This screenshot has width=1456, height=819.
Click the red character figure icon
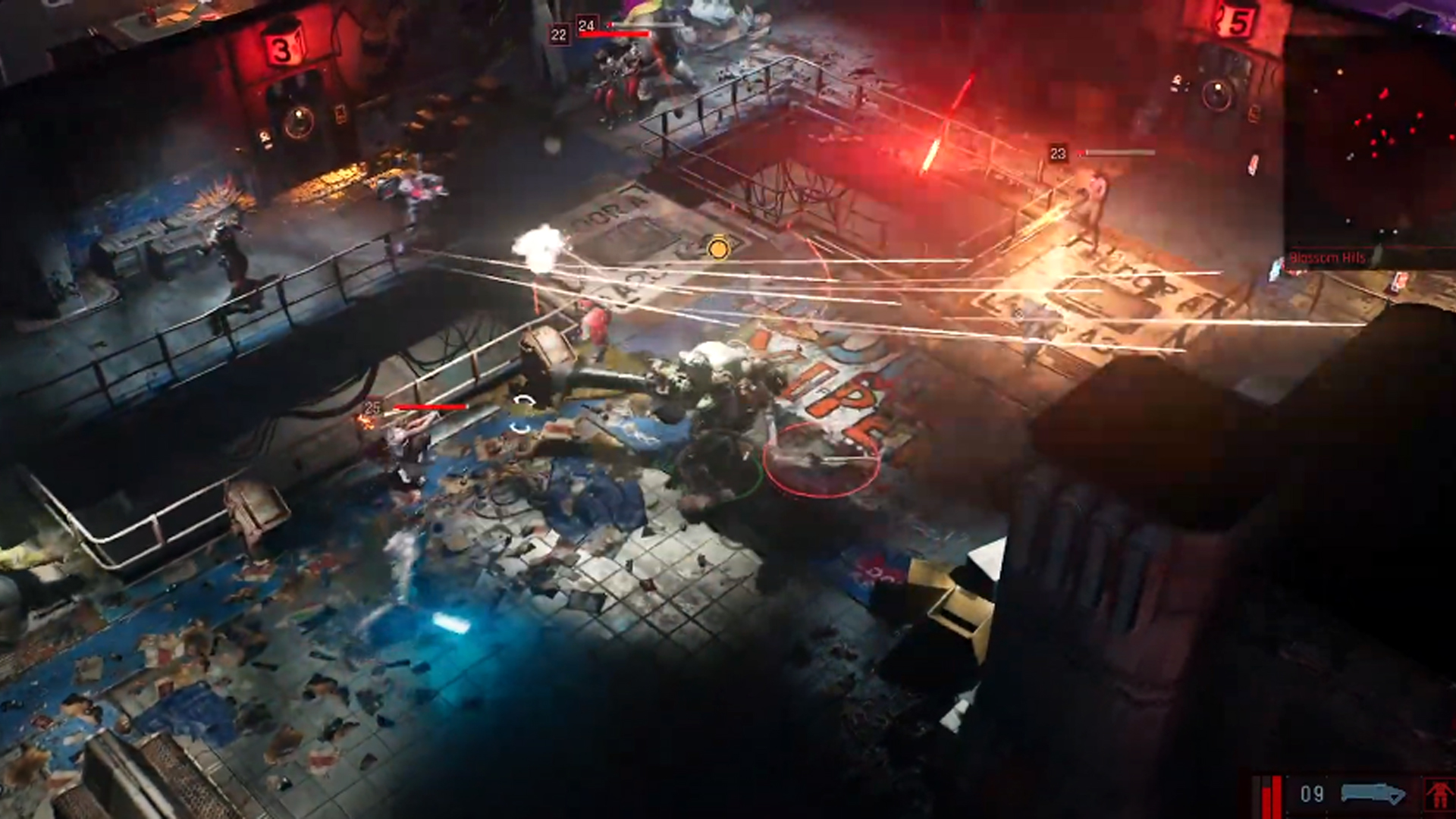pos(1439,795)
